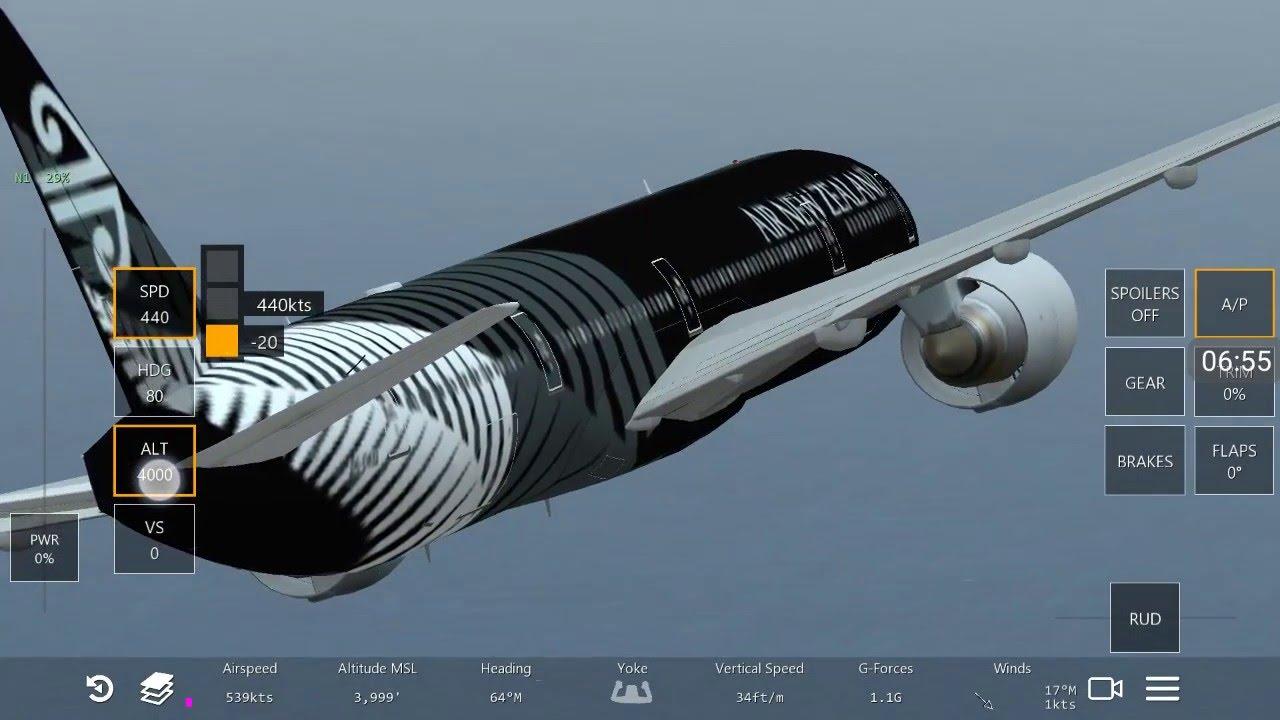This screenshot has width=1280, height=720.
Task: Tap the RUD rudder control
Action: tap(1144, 618)
